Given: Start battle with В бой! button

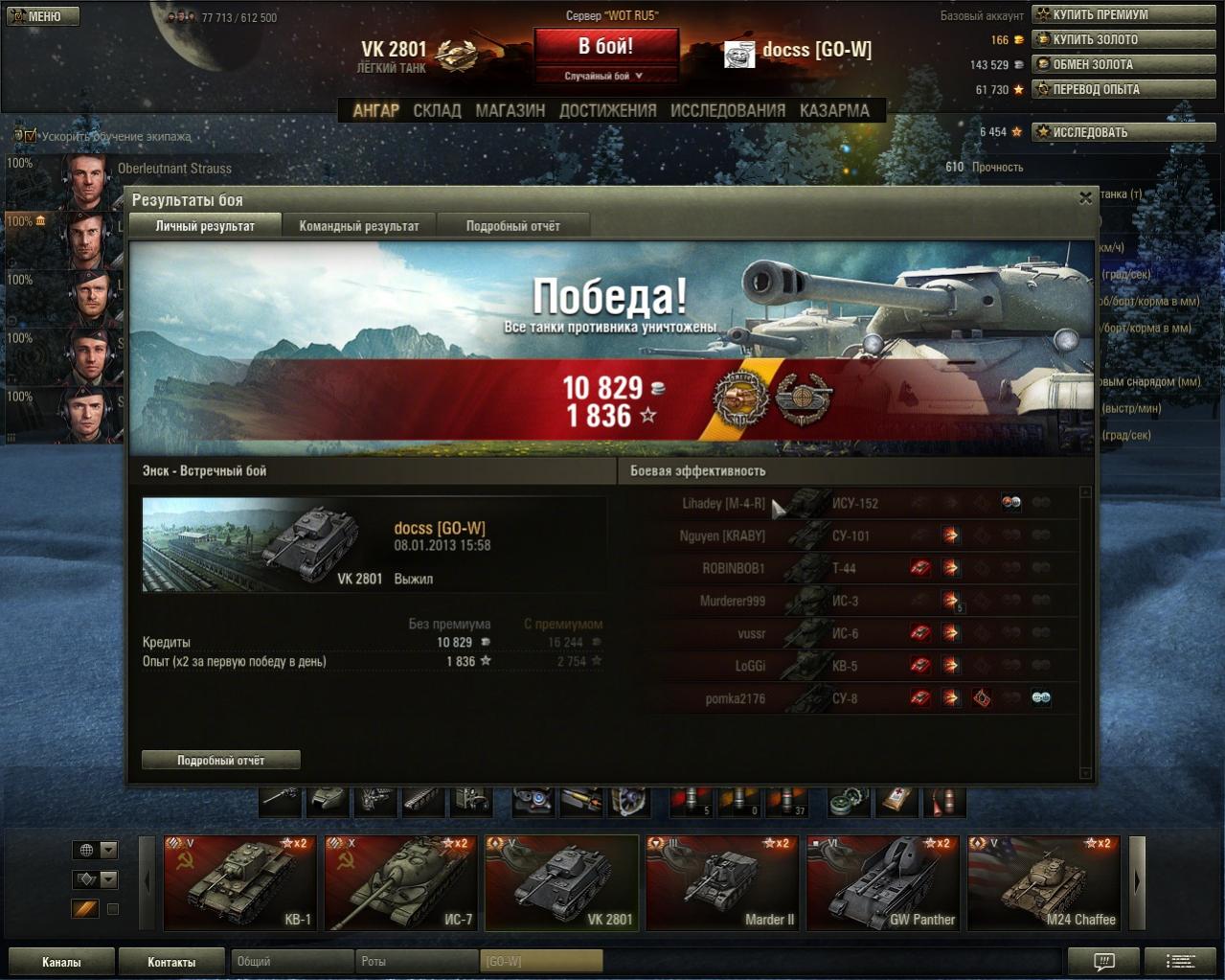Looking at the screenshot, I should [x=605, y=46].
